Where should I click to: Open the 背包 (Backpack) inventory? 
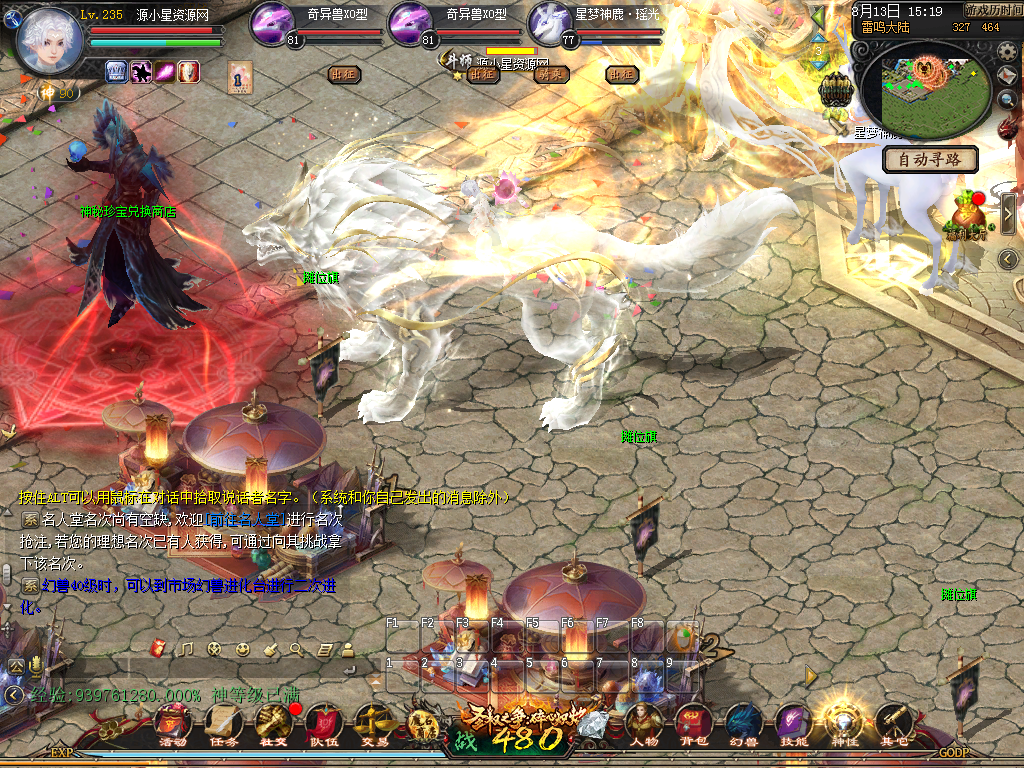(x=692, y=724)
